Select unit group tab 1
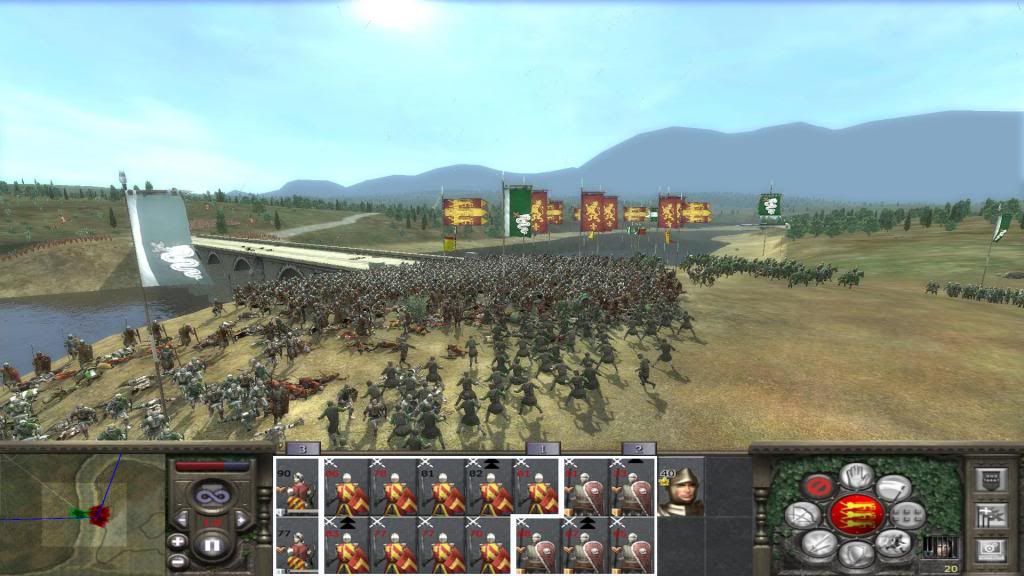 tap(542, 449)
